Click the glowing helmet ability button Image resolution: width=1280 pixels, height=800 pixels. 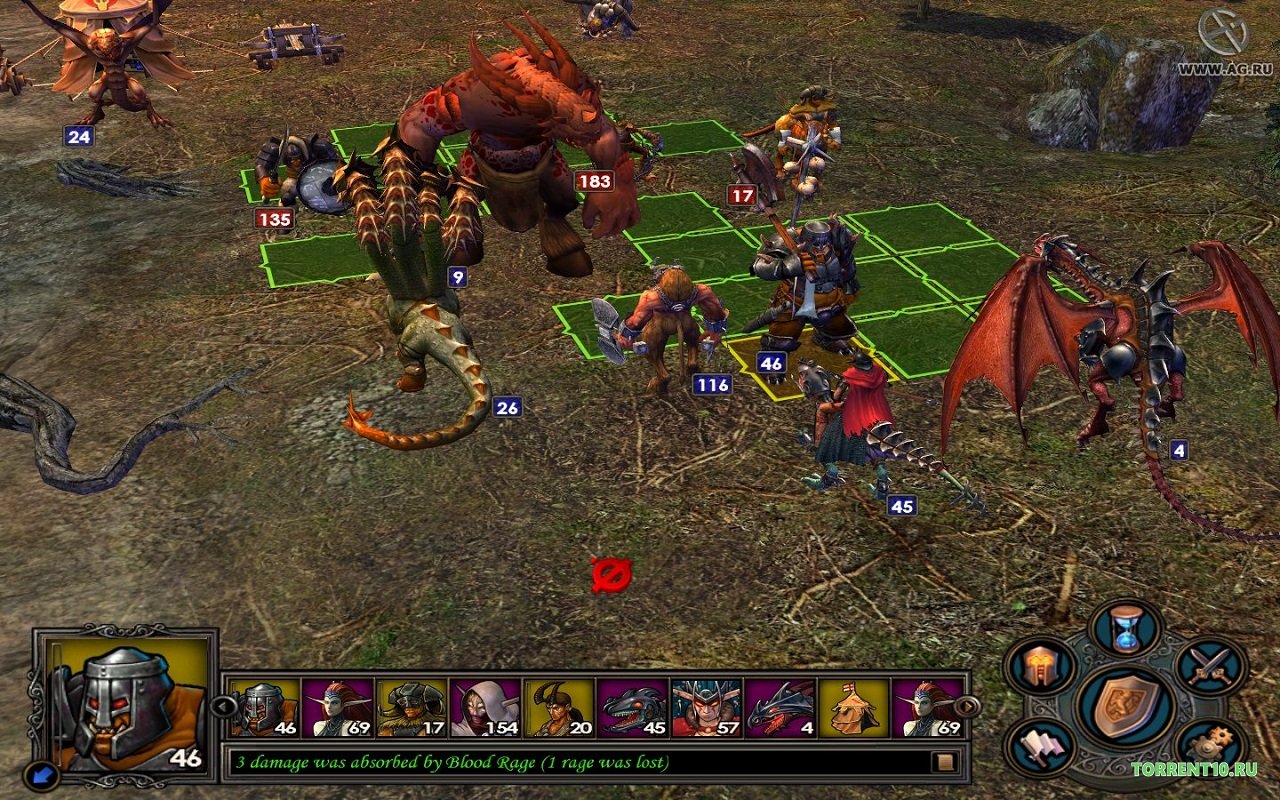click(x=1040, y=667)
